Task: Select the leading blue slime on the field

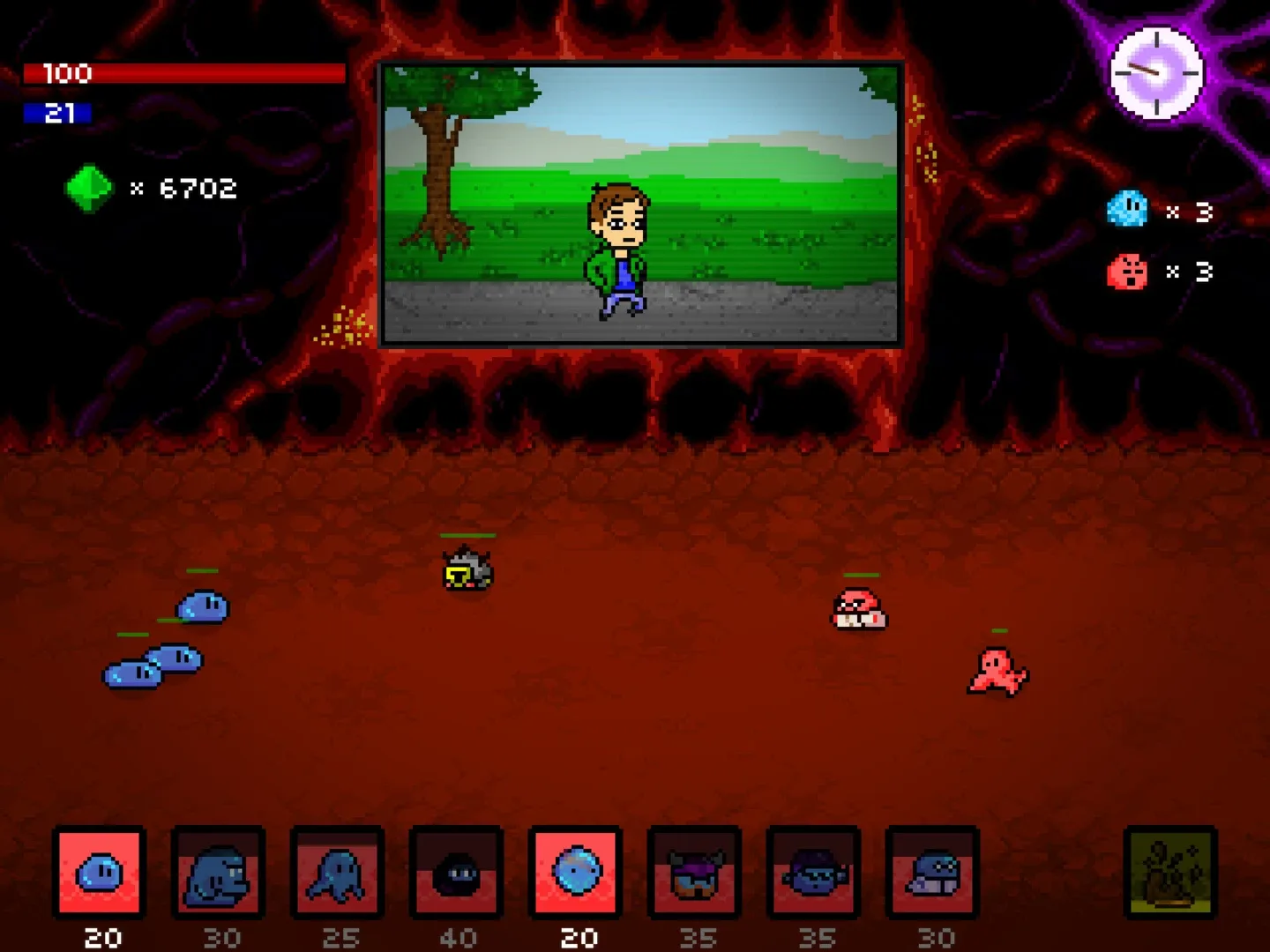Action: 204,606
